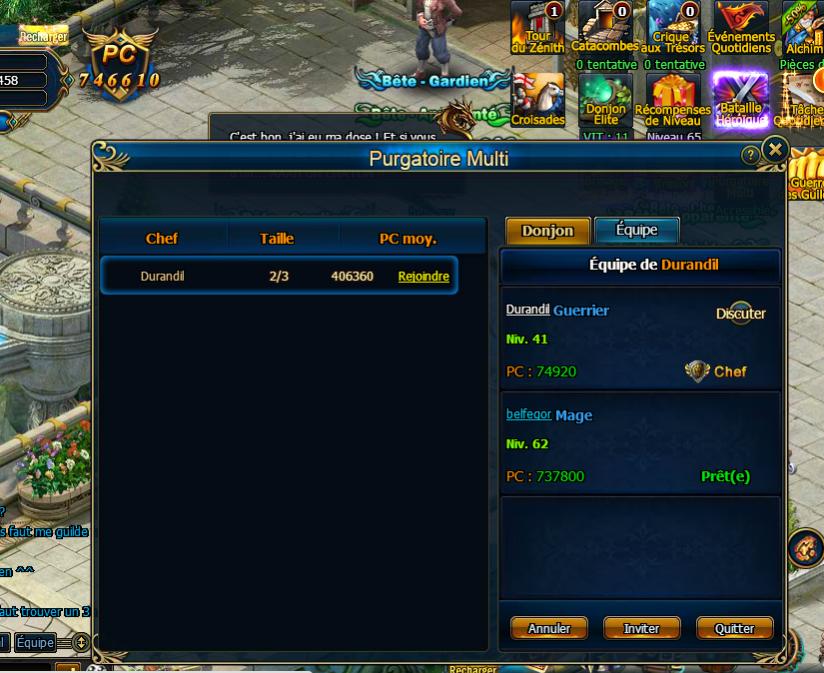Invite a player with Inviter
824x673 pixels.
click(x=641, y=628)
